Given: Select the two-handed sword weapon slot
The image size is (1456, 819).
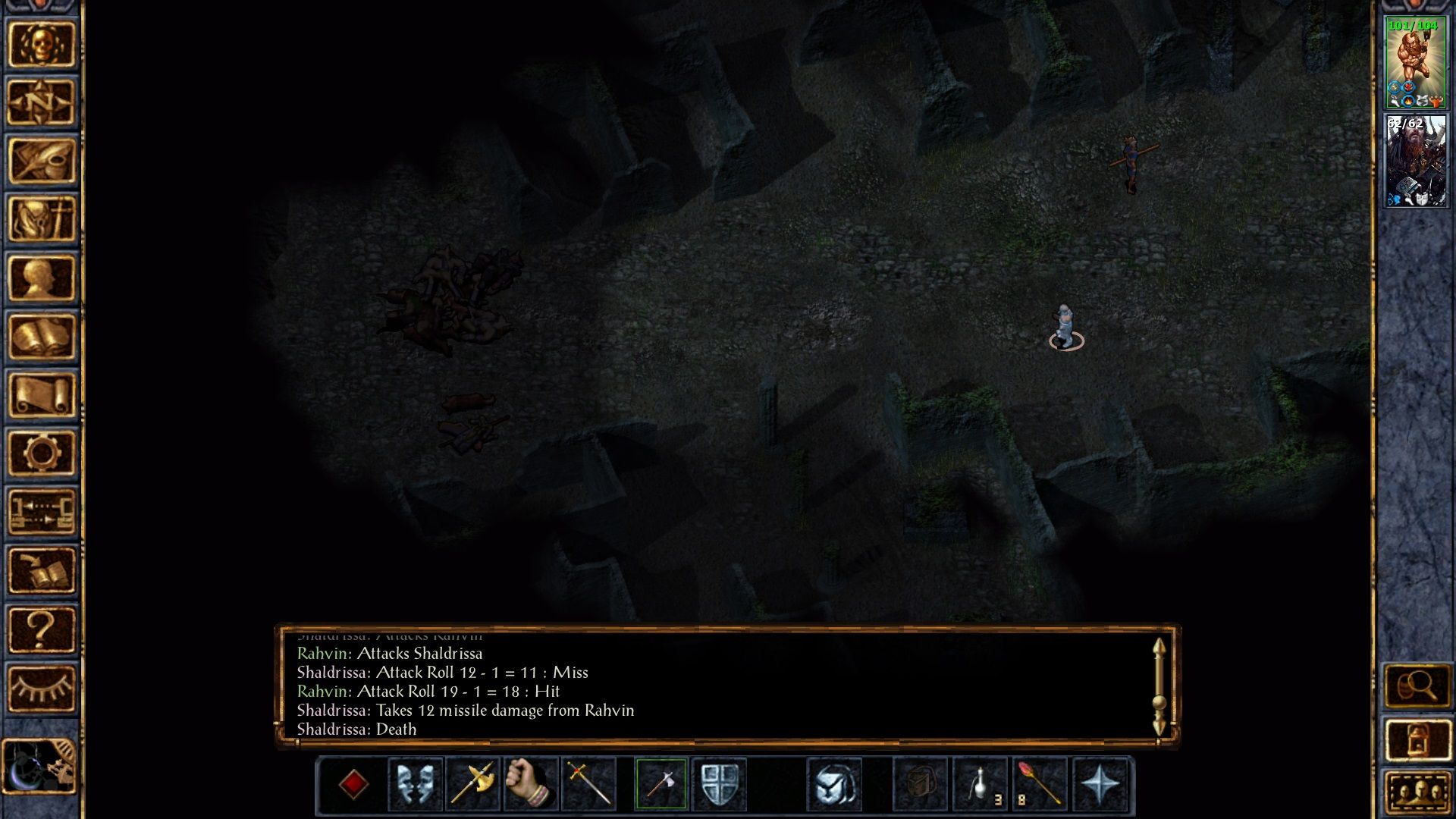Looking at the screenshot, I should (x=588, y=785).
